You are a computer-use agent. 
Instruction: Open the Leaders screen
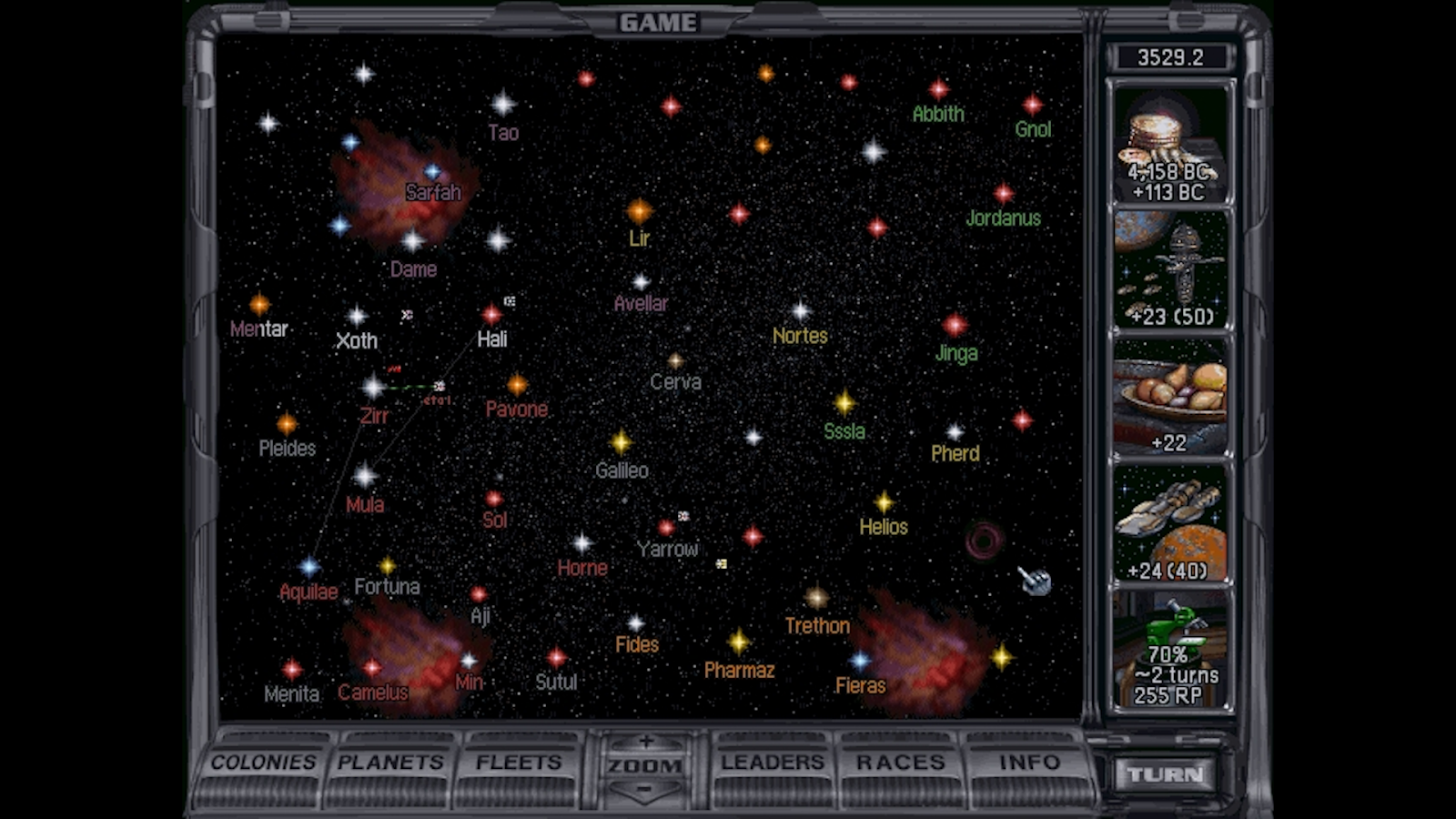point(773,763)
